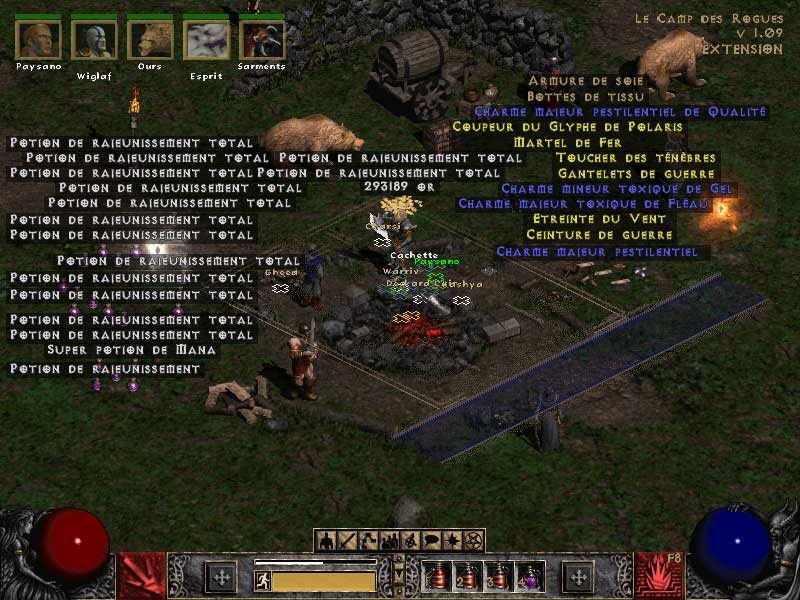Pick up the Super potion de Mana label
Image resolution: width=800 pixels, height=600 pixels.
[x=132, y=350]
